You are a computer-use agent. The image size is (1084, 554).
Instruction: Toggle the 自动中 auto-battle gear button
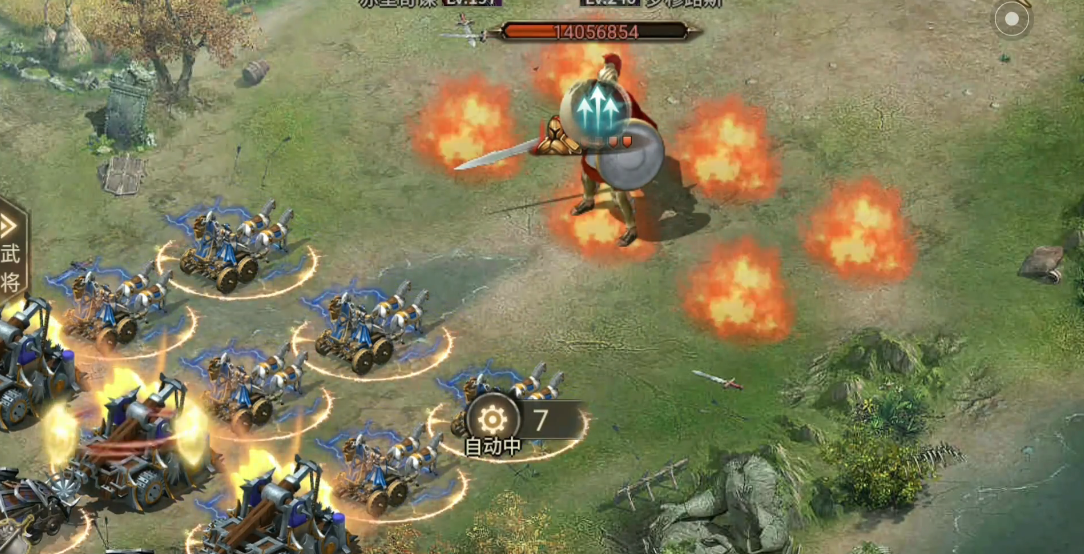[x=492, y=420]
